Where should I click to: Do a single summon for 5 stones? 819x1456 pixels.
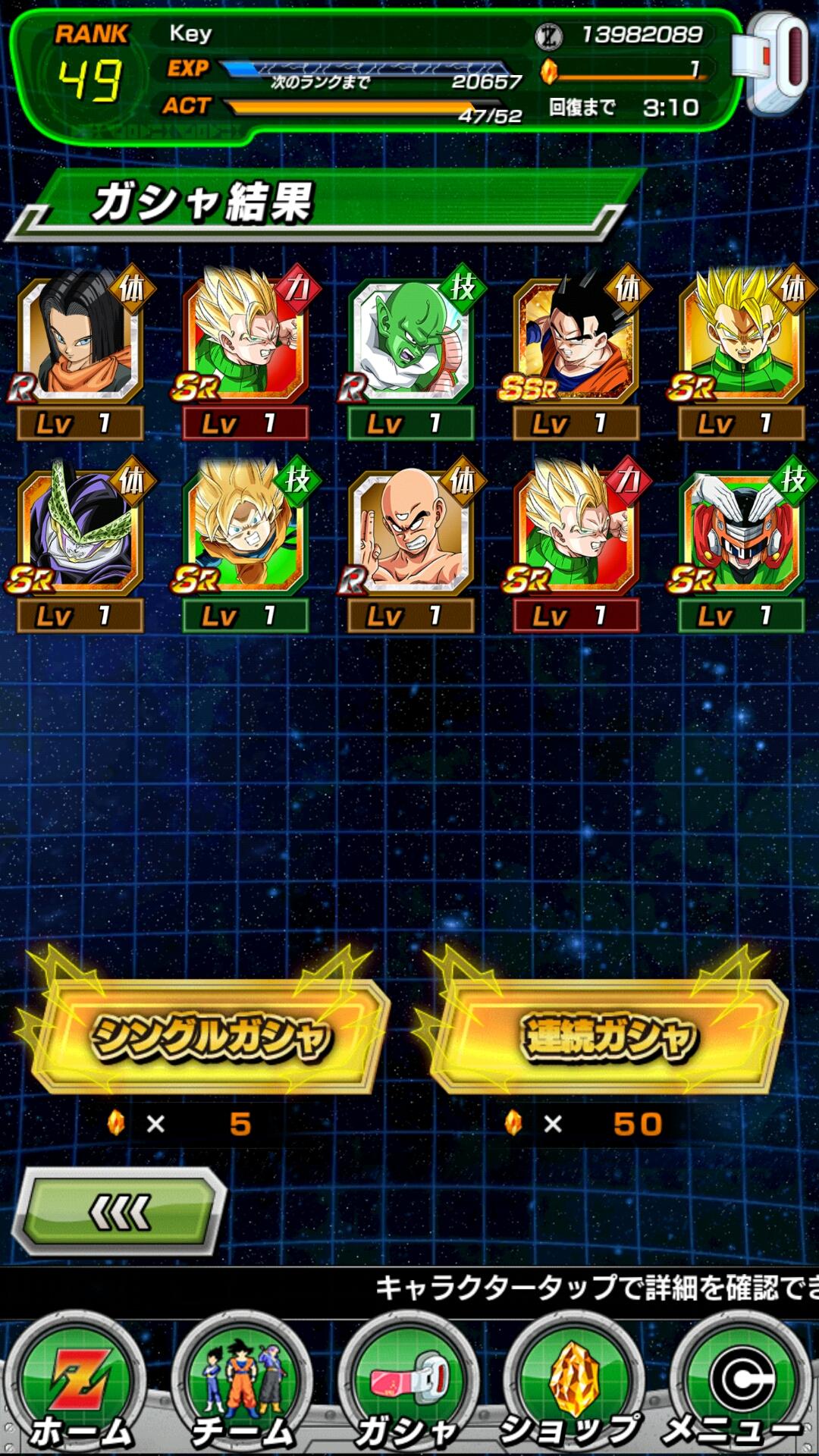(x=209, y=1037)
